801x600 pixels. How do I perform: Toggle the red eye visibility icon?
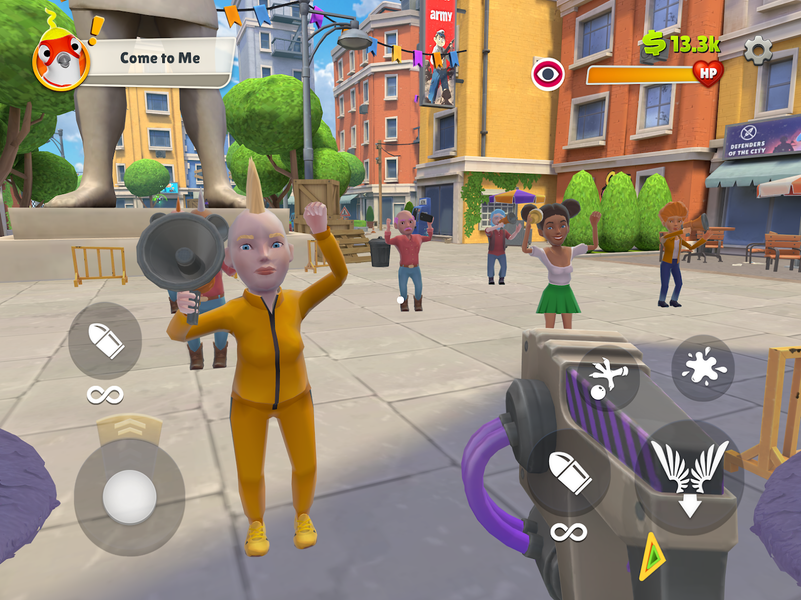point(548,75)
